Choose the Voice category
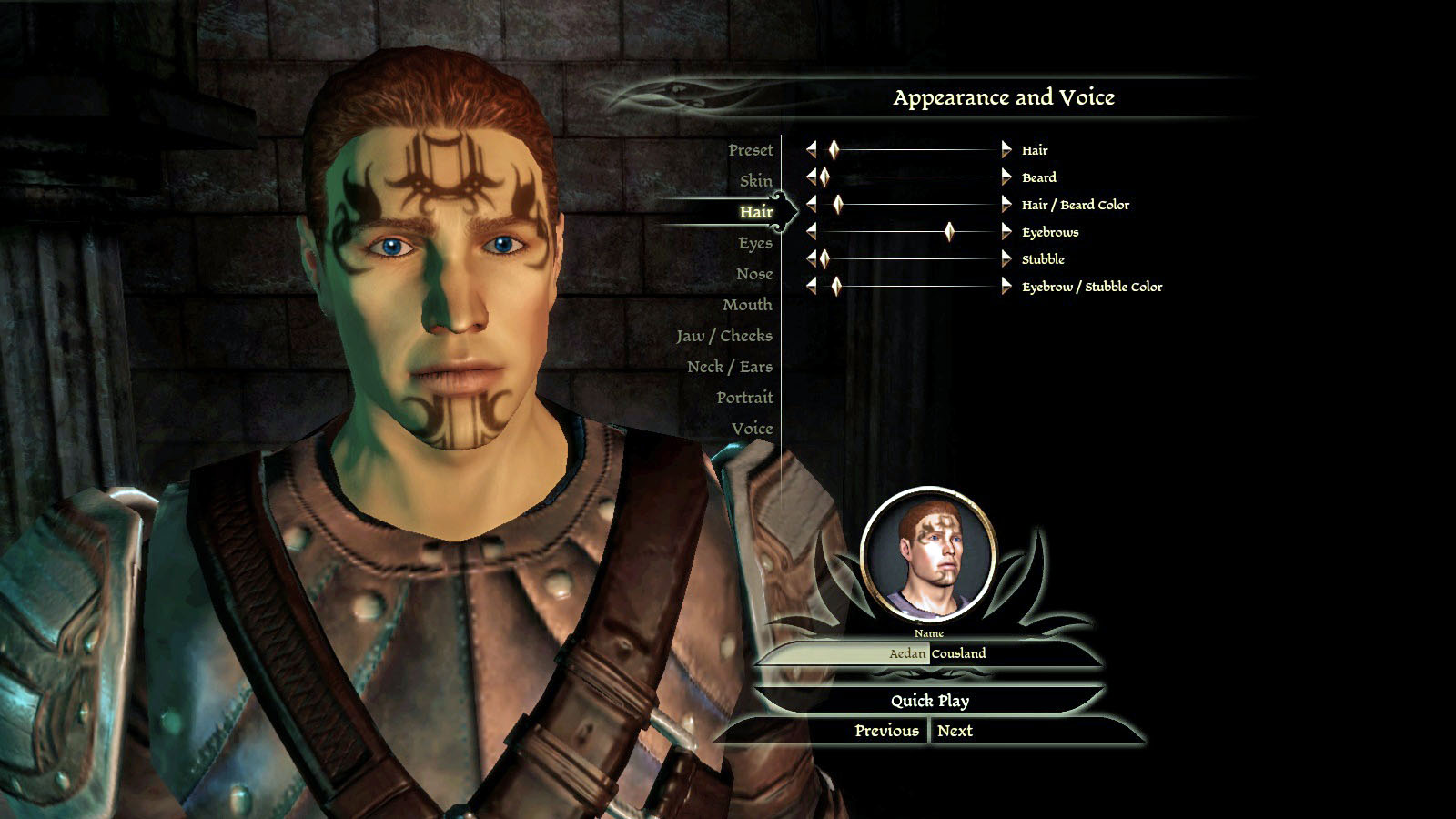This screenshot has height=819, width=1456. click(x=751, y=429)
